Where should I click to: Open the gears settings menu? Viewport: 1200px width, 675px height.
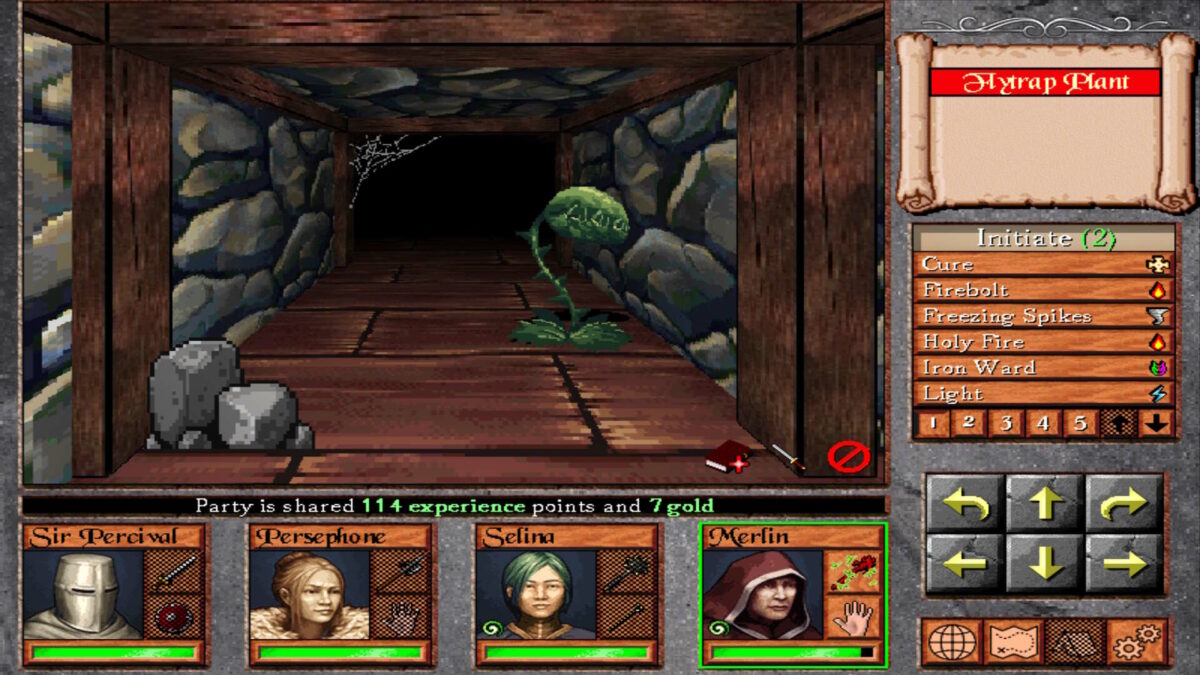pyautogui.click(x=1137, y=642)
